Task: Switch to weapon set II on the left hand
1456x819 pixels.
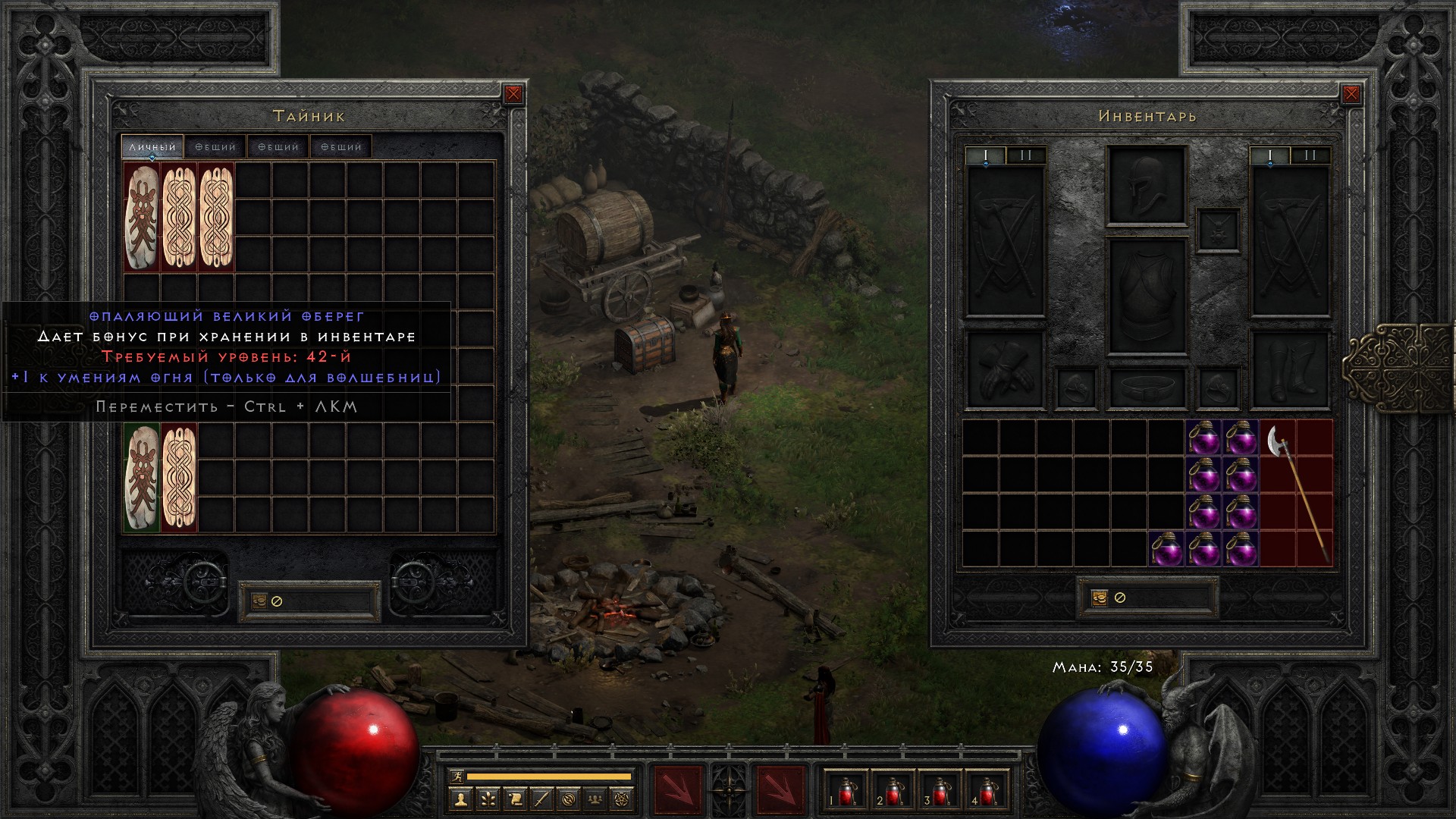Action: tap(1026, 155)
